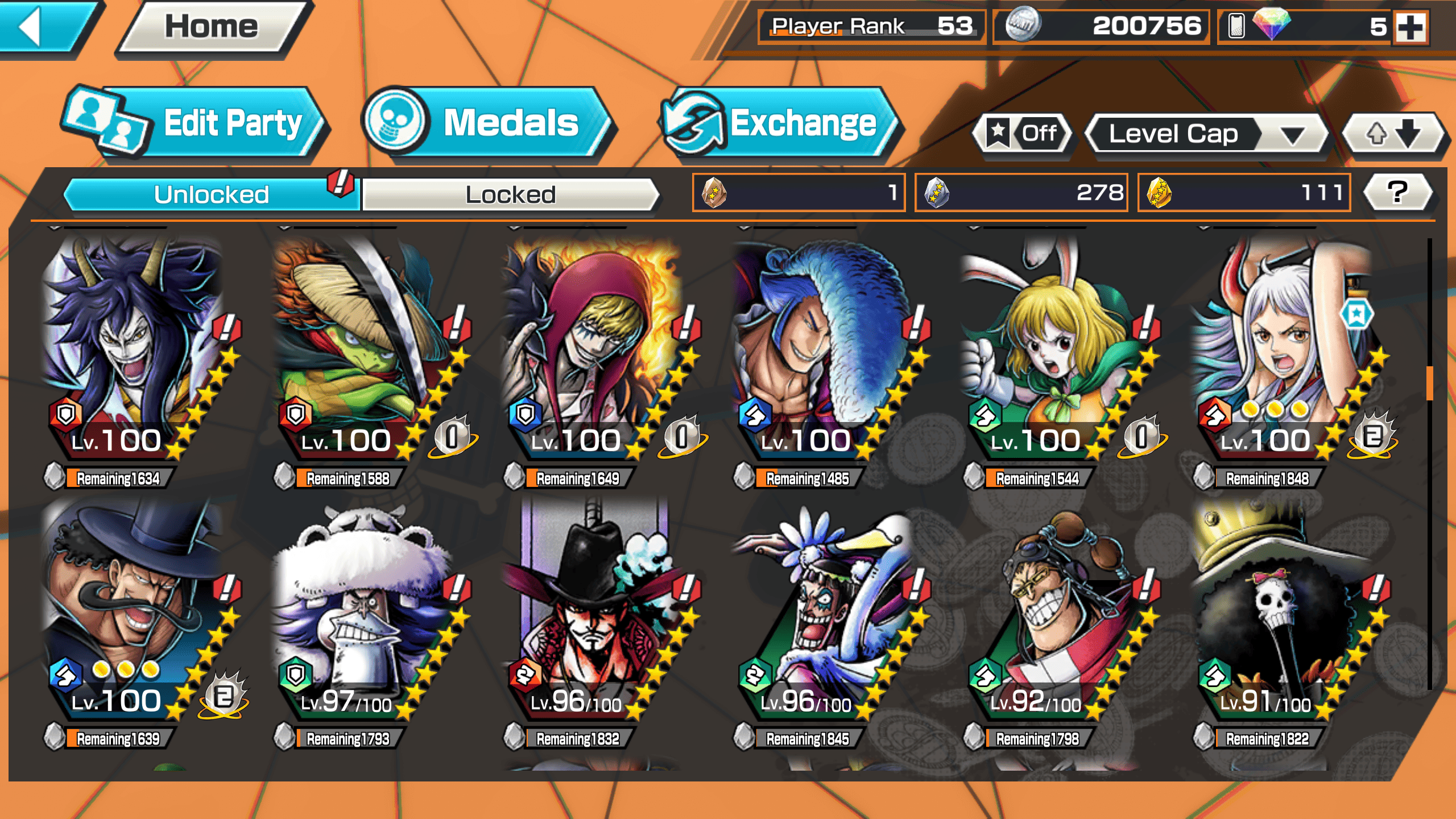Switch to the Locked characters tab
The image size is (1456, 819).
(510, 195)
